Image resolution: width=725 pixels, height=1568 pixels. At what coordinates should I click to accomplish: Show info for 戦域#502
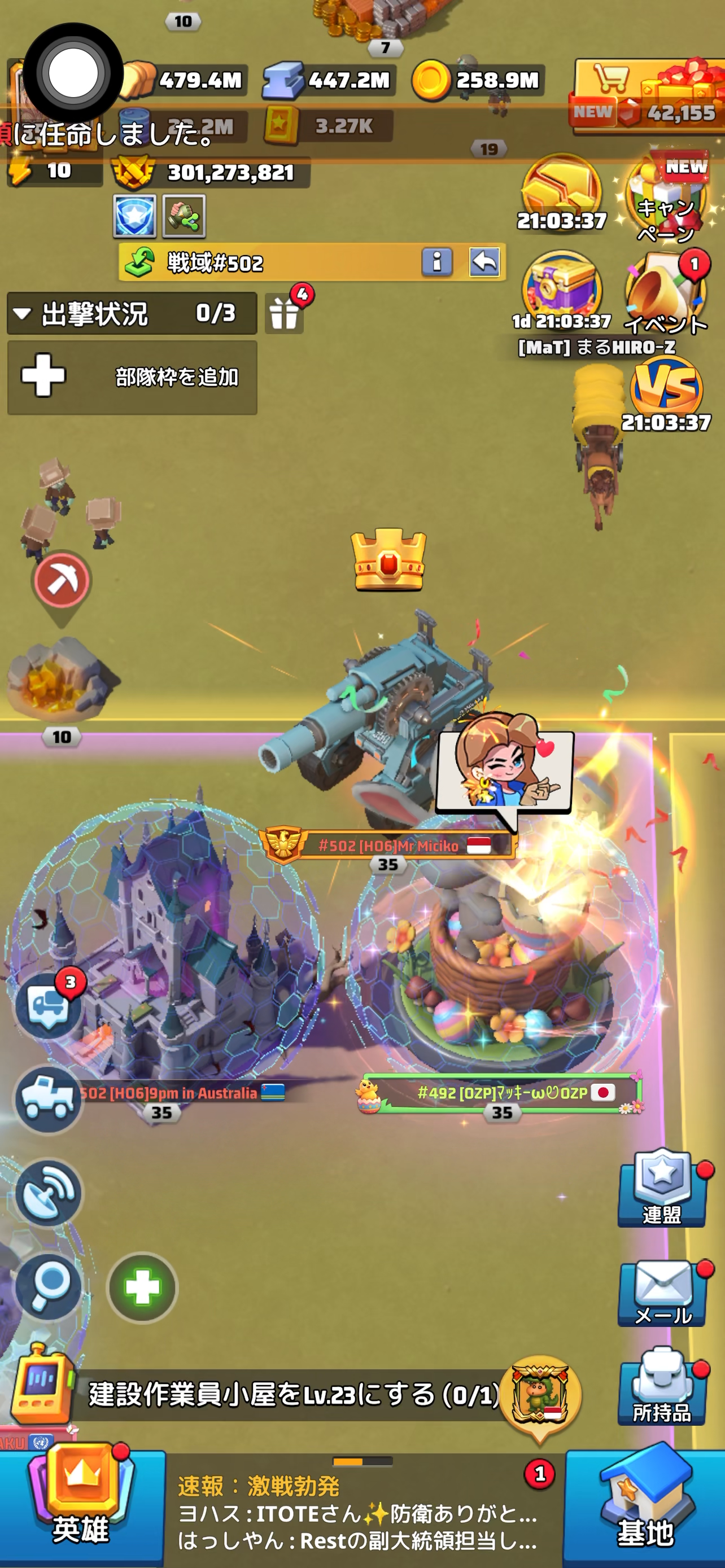pos(437,262)
